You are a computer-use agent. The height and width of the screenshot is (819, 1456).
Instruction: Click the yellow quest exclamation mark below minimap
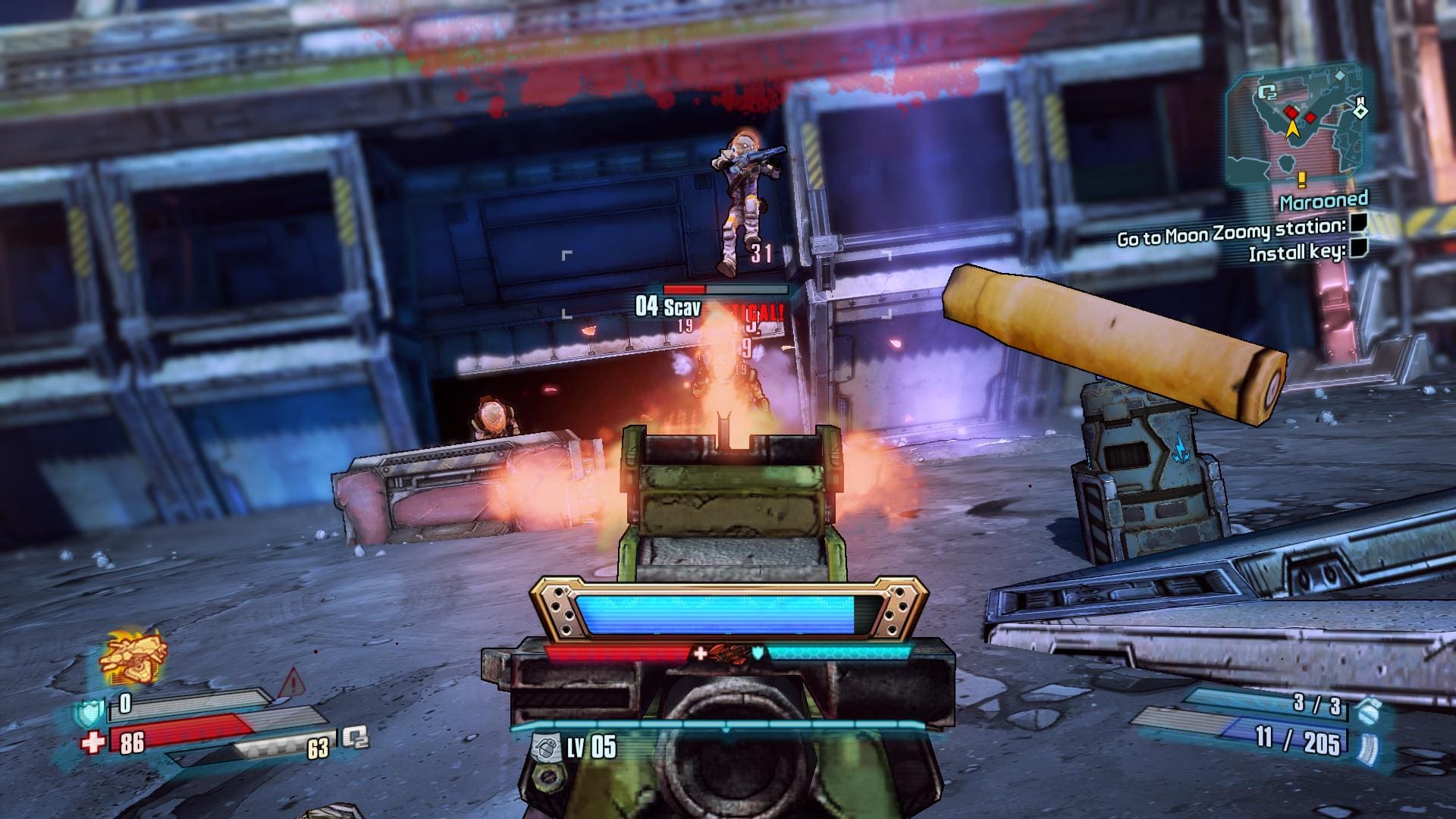1302,180
